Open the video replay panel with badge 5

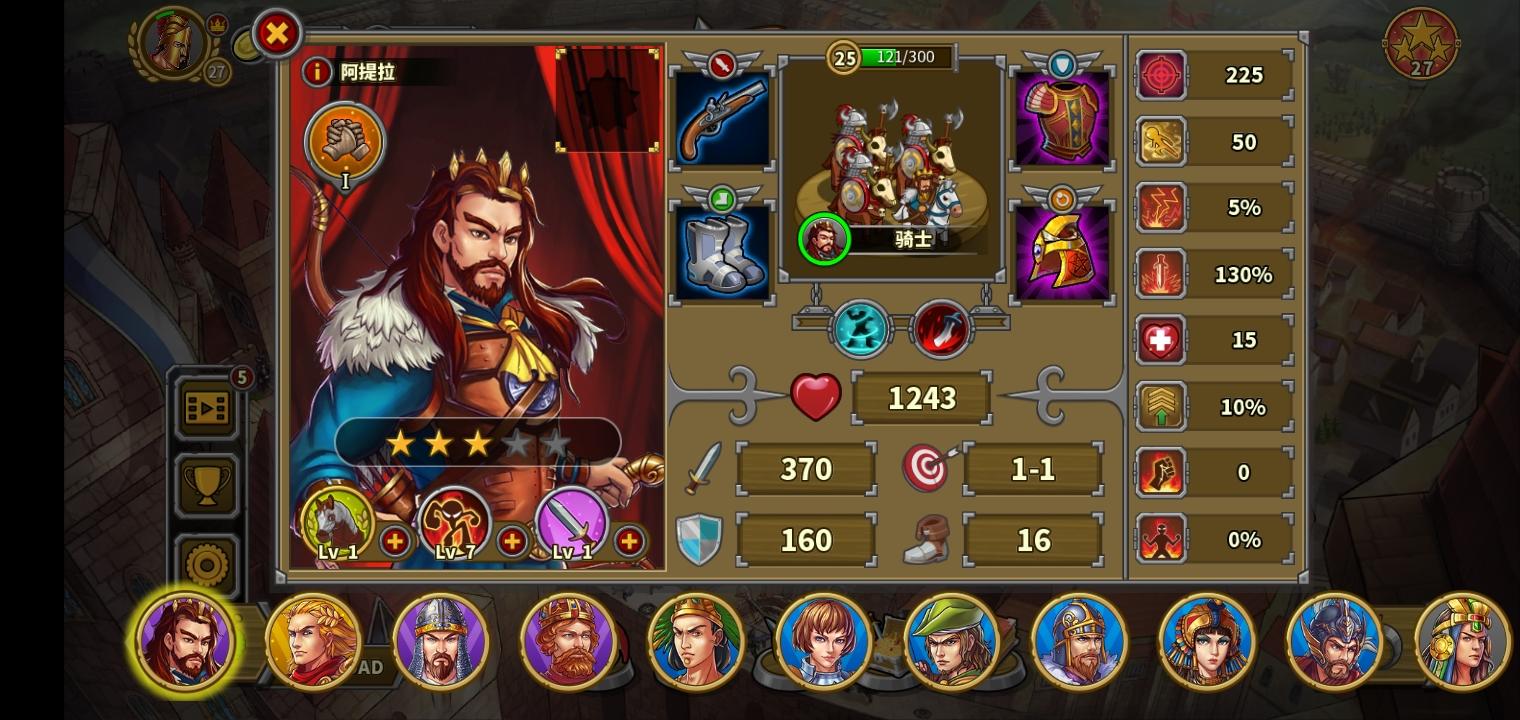(206, 408)
